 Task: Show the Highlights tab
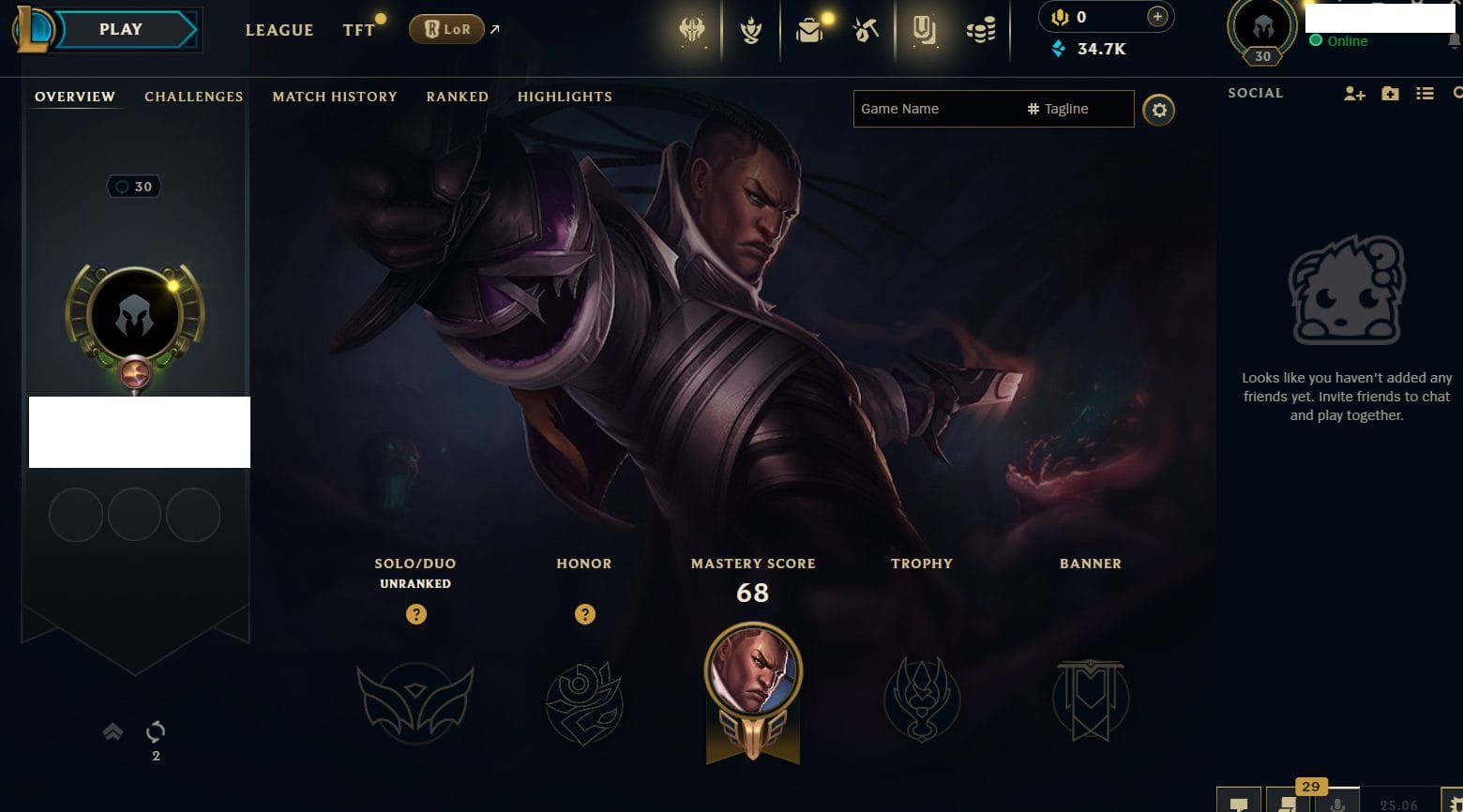coord(565,97)
